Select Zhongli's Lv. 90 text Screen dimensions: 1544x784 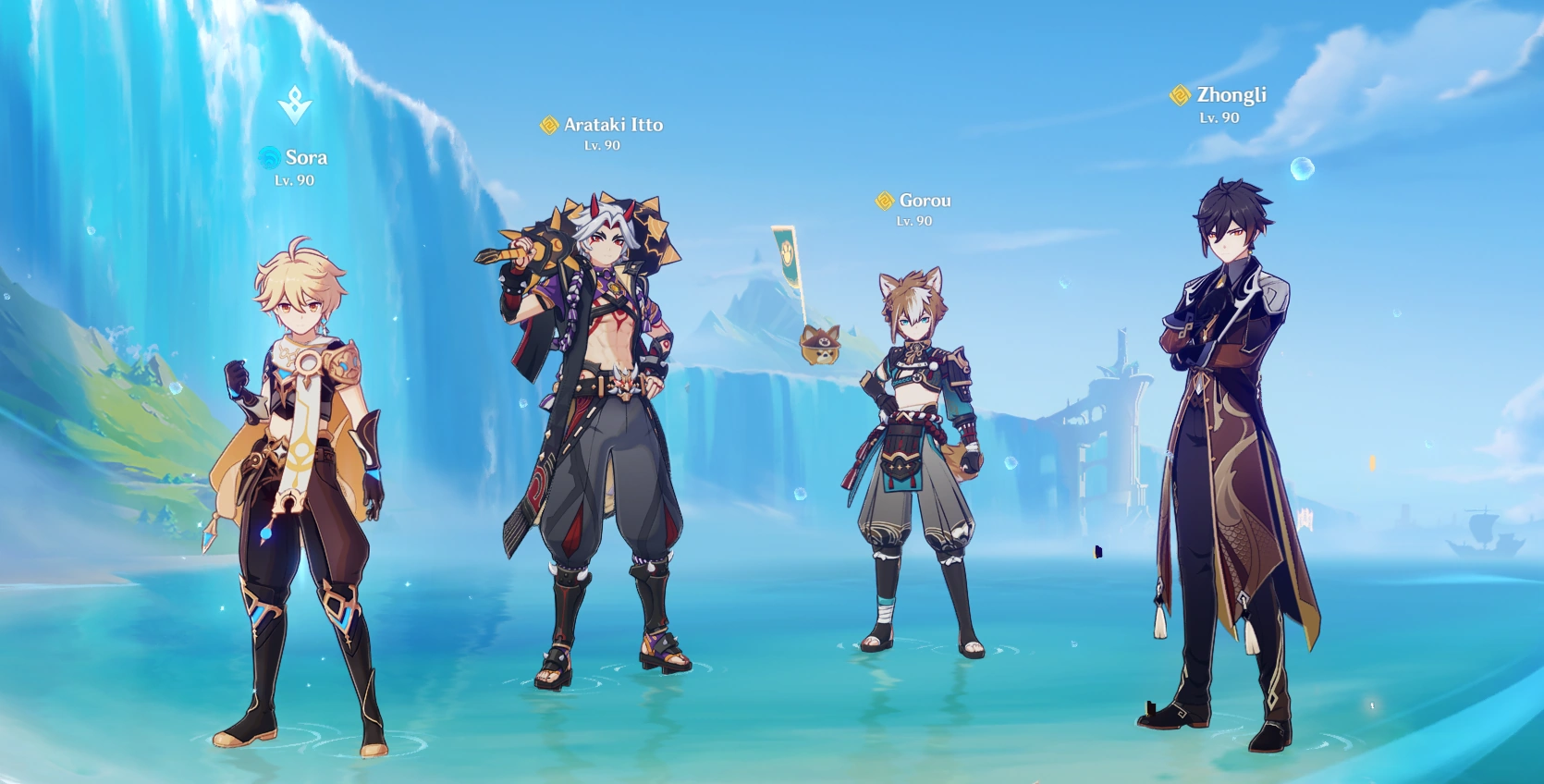(1219, 117)
